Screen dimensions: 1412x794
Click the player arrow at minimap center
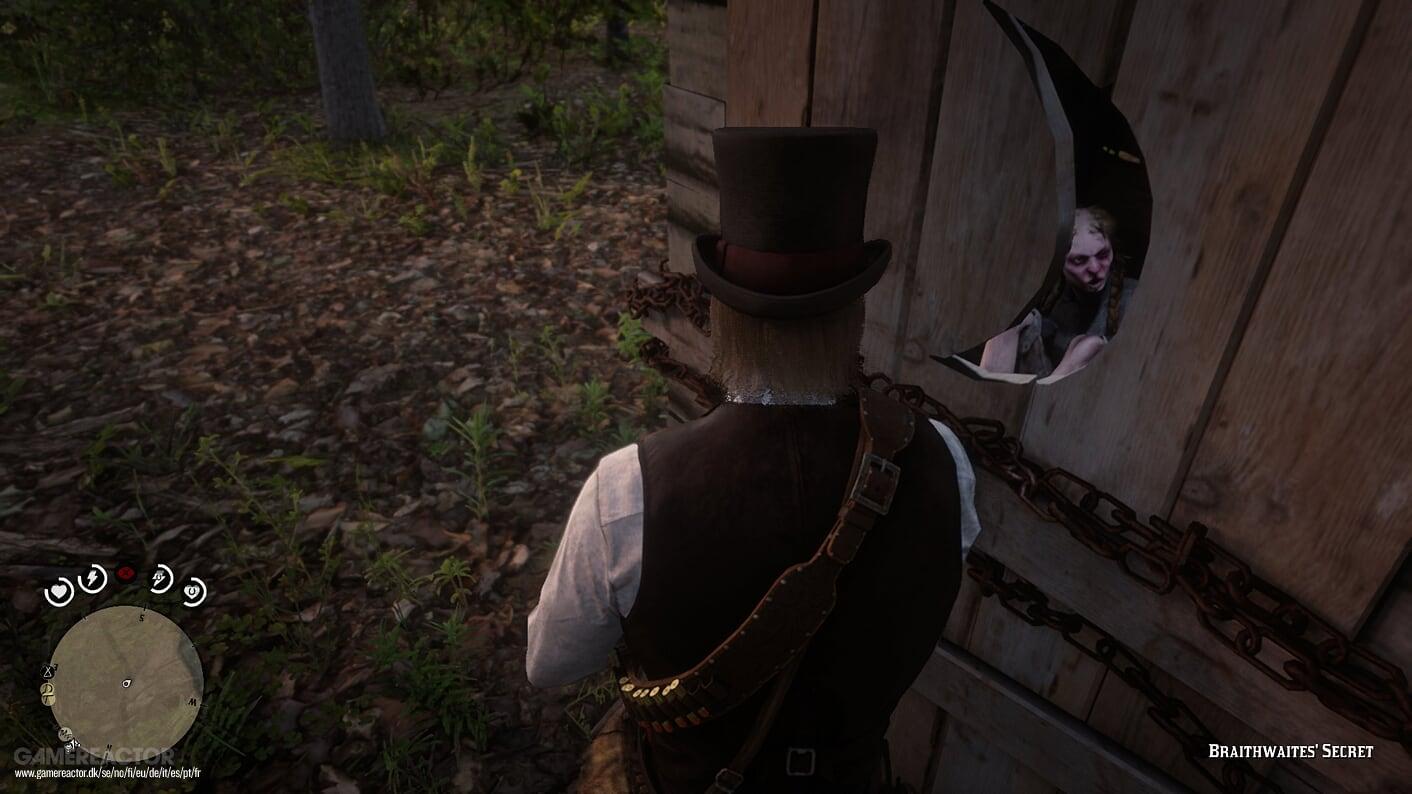tap(126, 682)
